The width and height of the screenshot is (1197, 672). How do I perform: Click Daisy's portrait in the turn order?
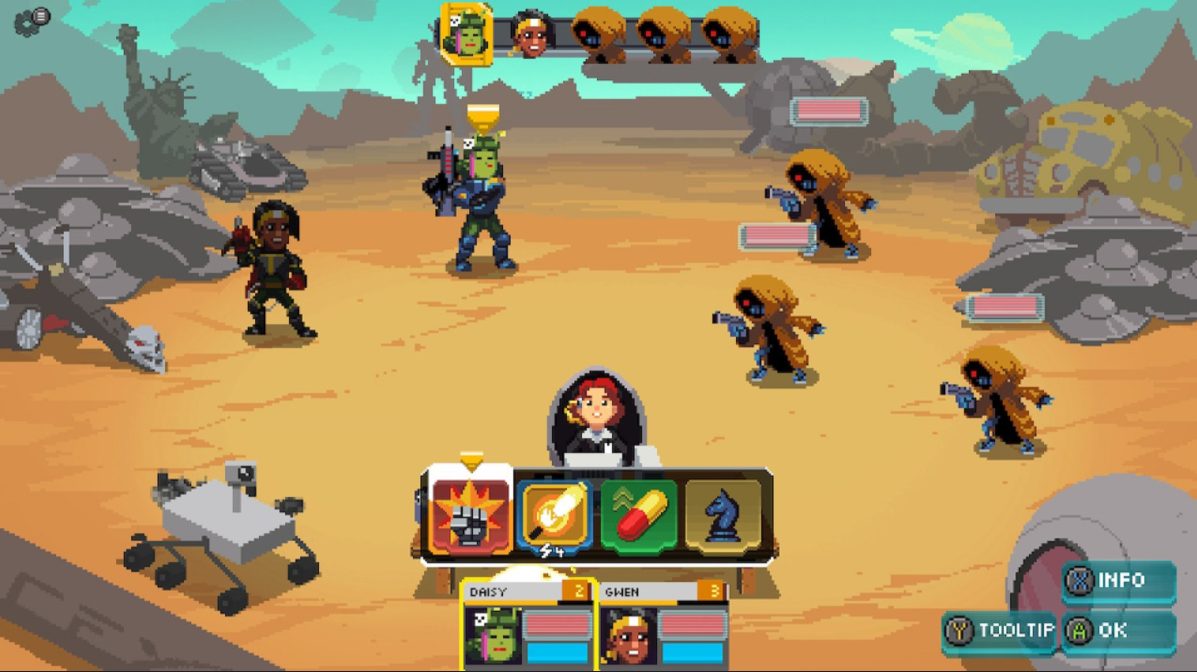coord(466,34)
